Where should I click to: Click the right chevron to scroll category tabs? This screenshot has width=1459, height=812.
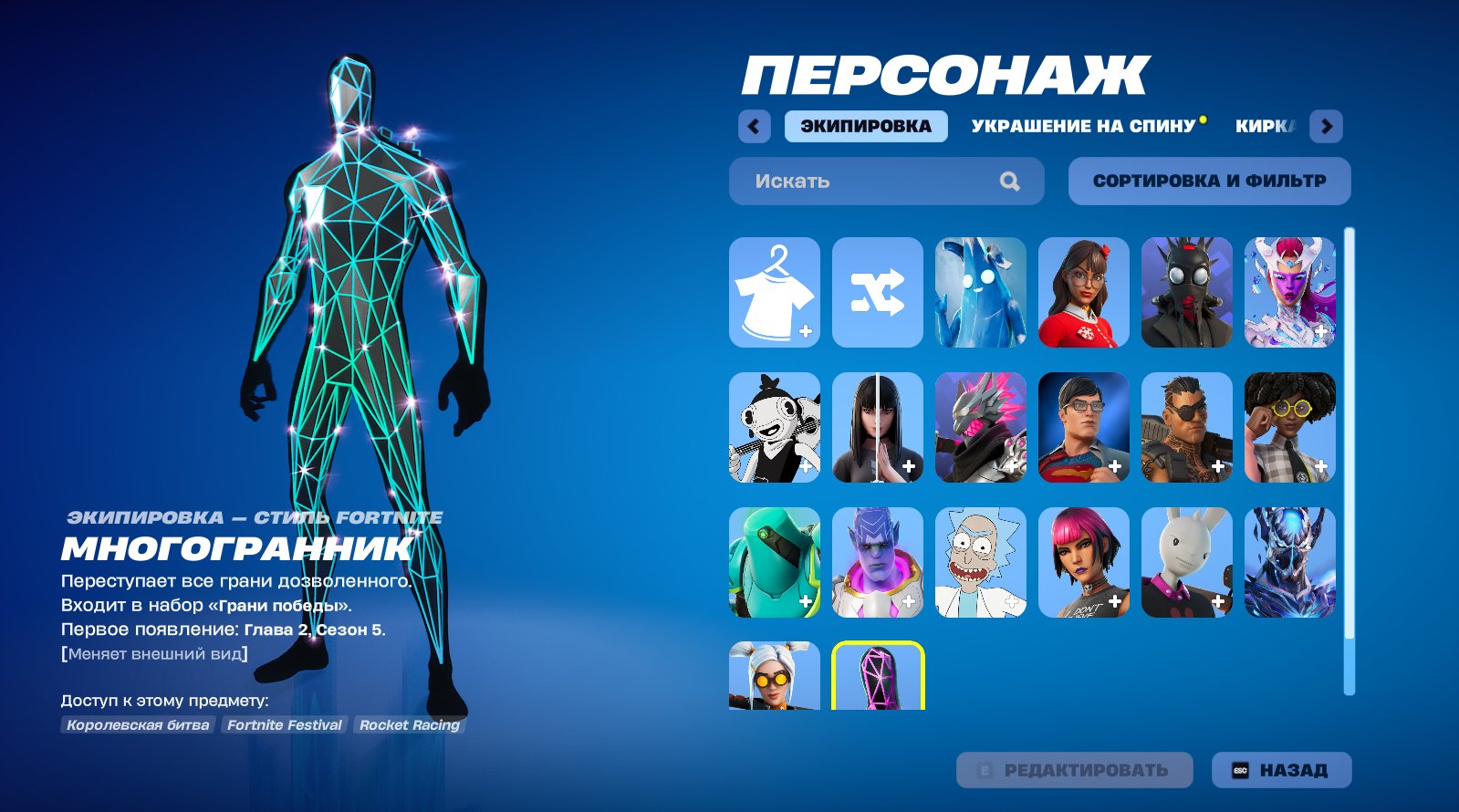pos(1325,126)
